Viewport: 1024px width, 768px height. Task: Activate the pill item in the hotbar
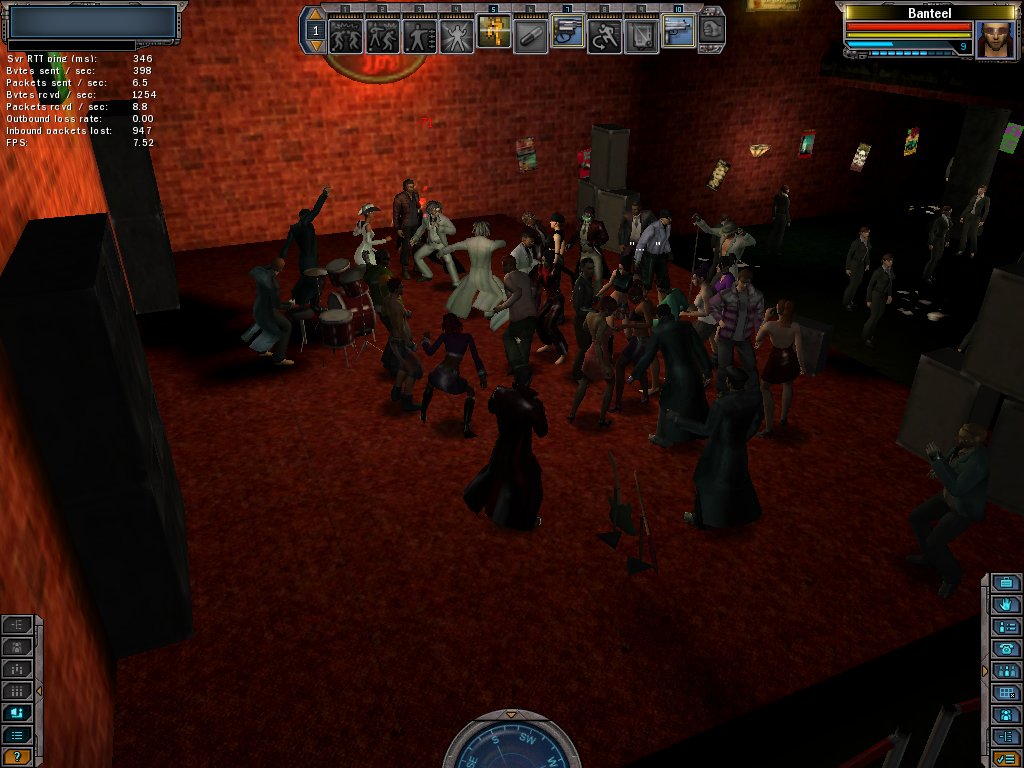click(x=530, y=36)
